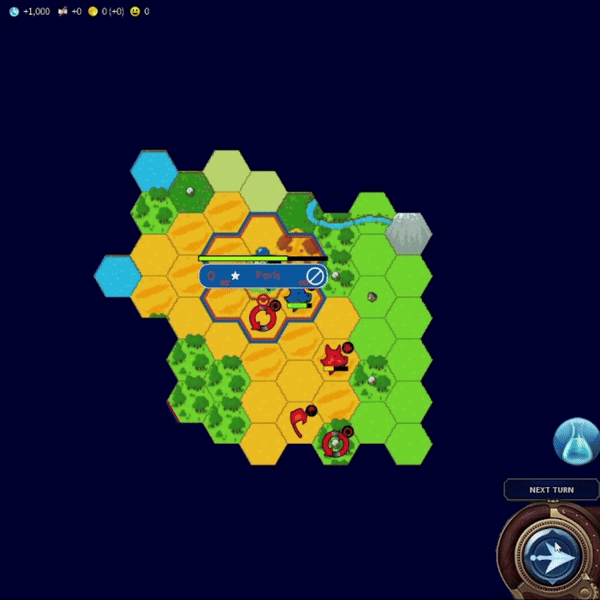Click the crossed-circle icon on the Paris banner
600x600 pixels.
[x=315, y=276]
